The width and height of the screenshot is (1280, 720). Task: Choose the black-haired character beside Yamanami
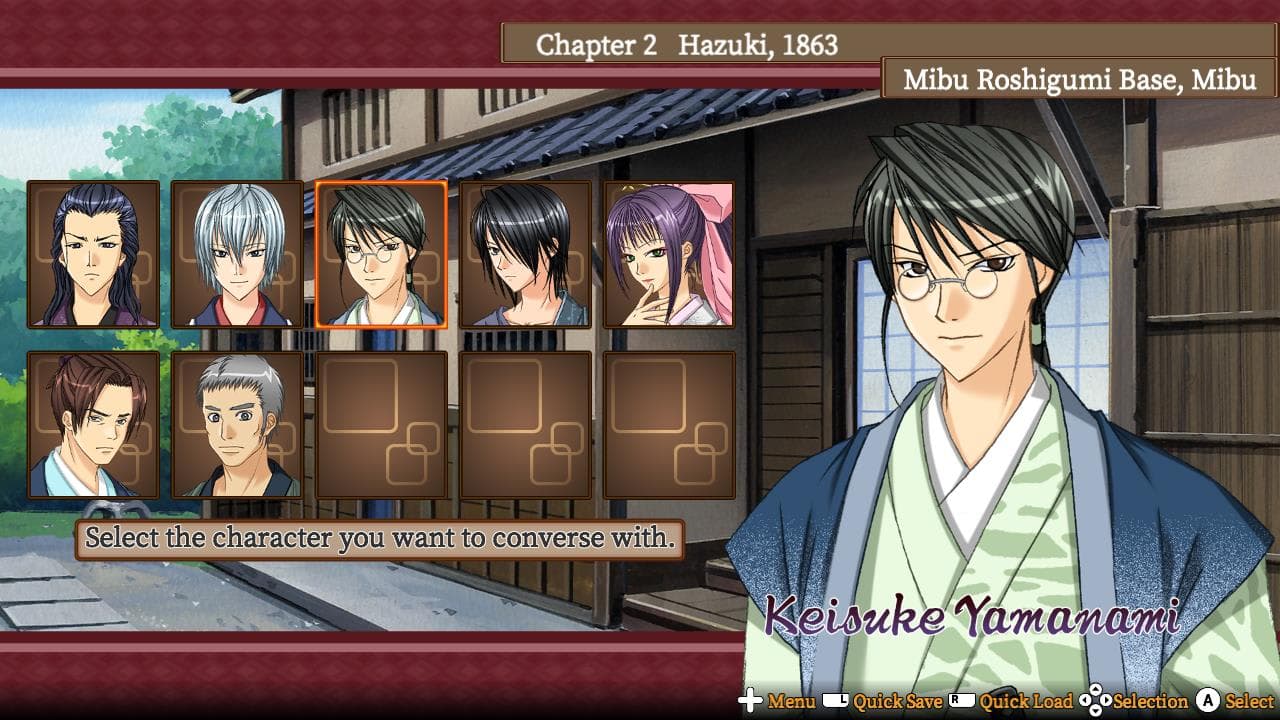click(x=526, y=257)
